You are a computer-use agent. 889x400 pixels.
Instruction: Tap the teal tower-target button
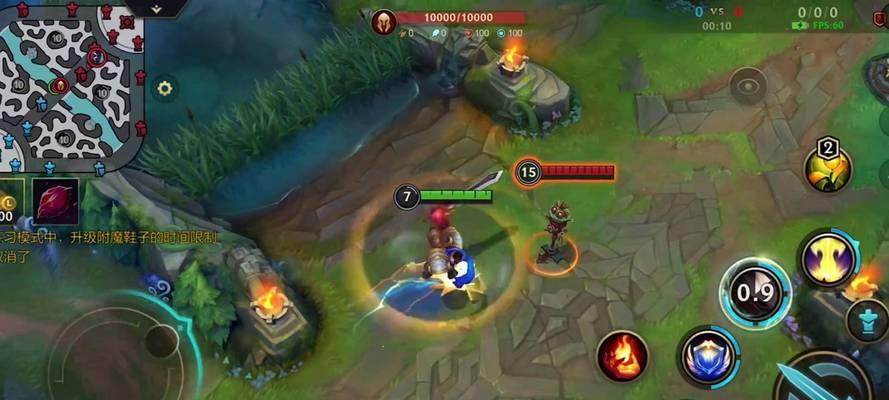point(866,320)
